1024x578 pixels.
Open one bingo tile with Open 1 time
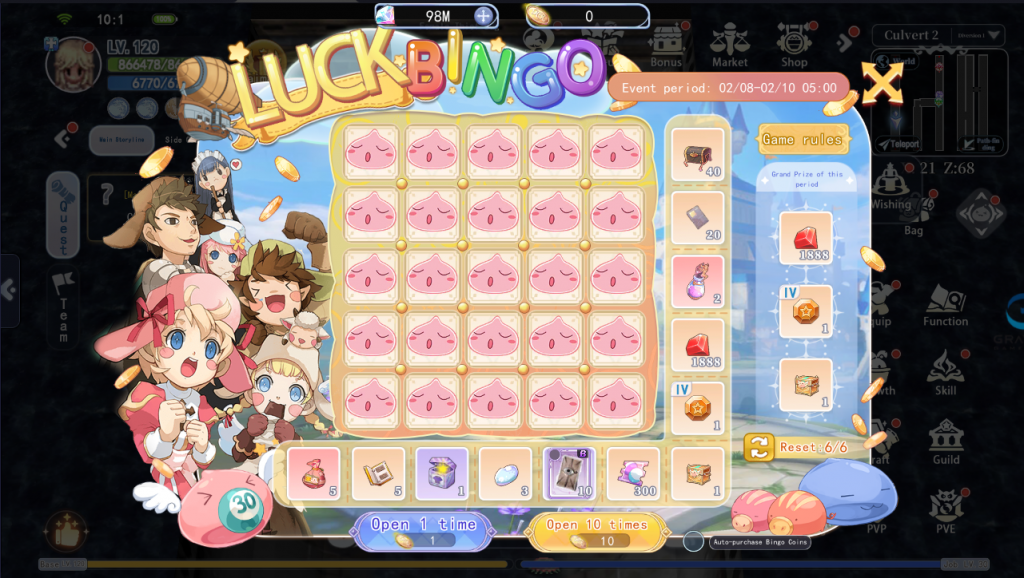(422, 530)
